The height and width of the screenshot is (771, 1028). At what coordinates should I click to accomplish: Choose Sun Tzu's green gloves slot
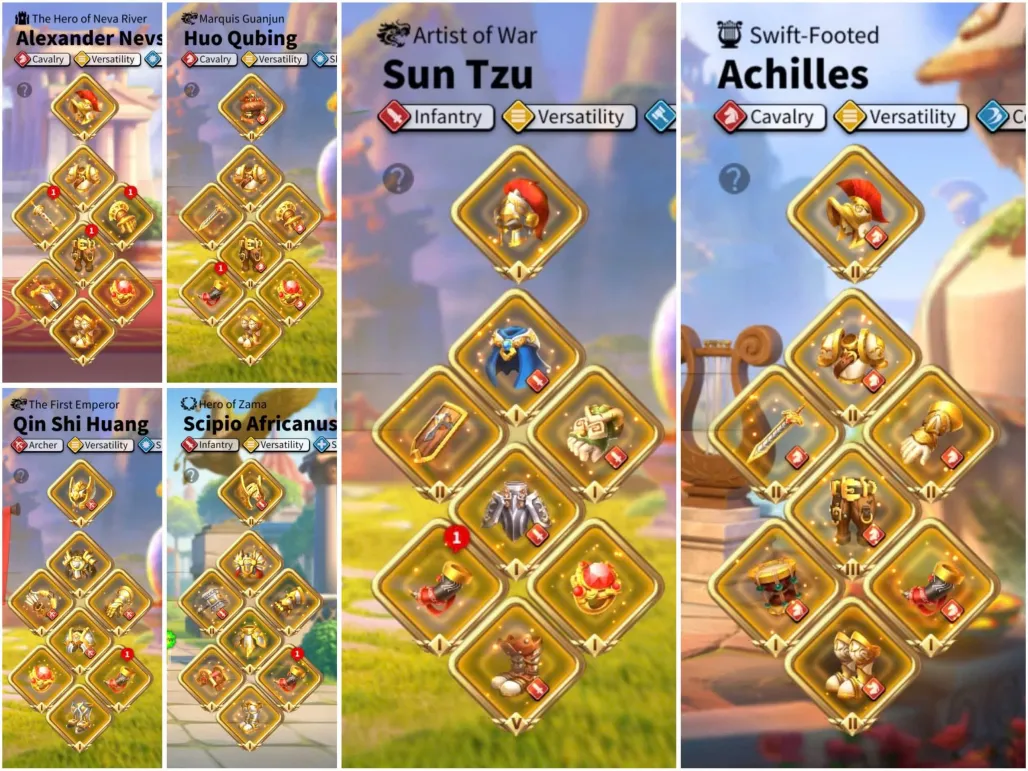[596, 433]
